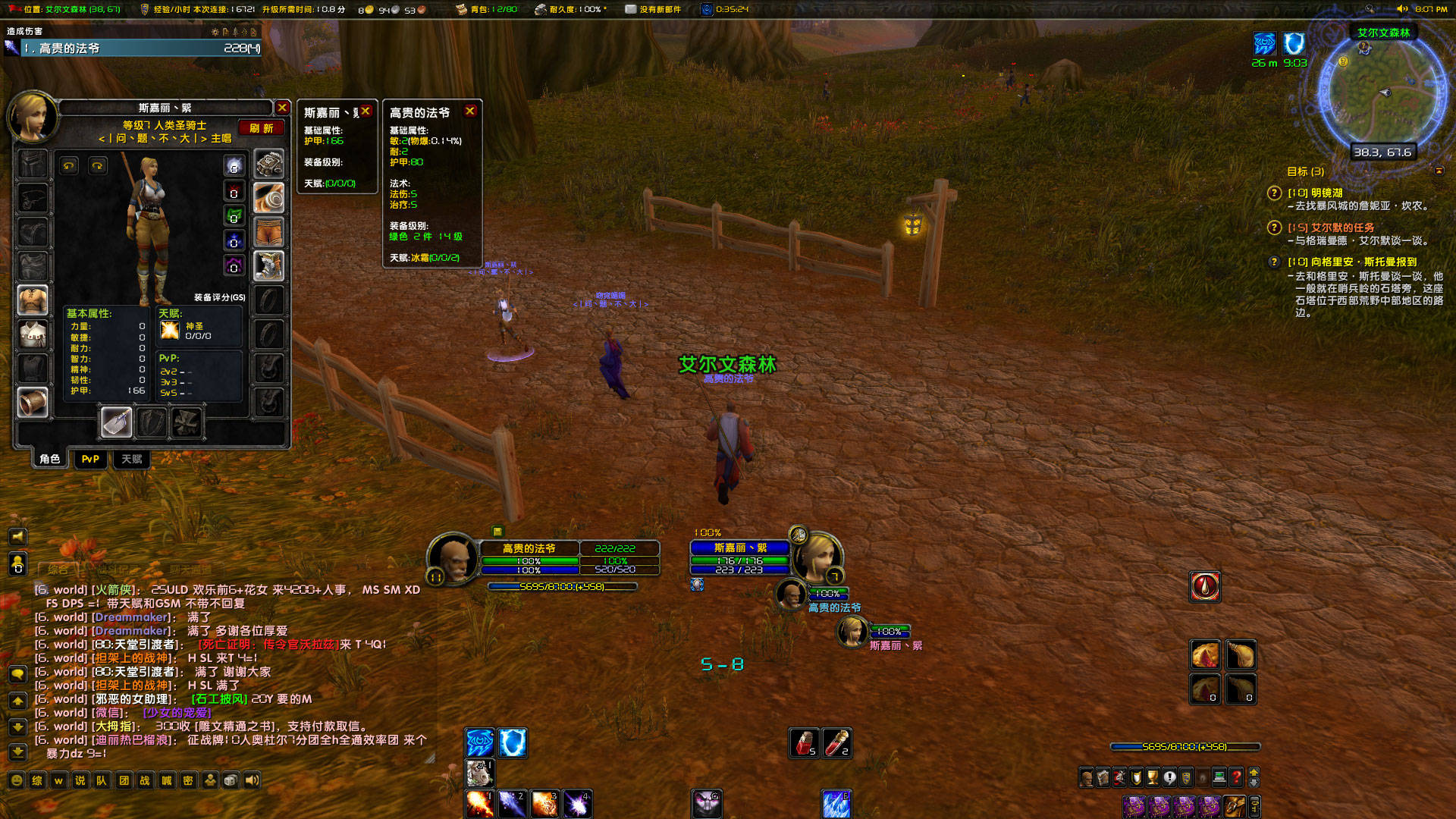Open the quest log exclamation bubble icon
The image size is (1456, 819).
pos(1170,777)
